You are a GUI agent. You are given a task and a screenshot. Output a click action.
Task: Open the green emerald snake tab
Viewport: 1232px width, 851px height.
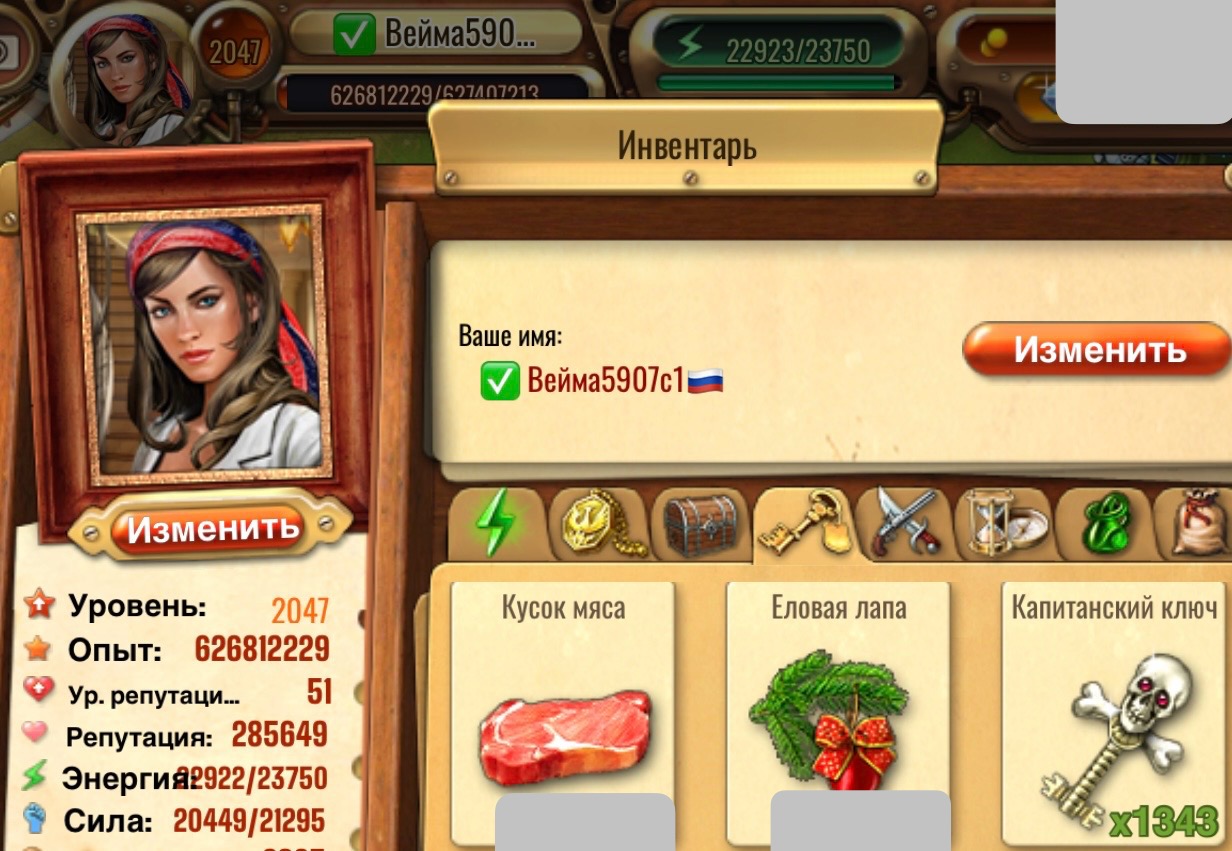[x=1103, y=524]
